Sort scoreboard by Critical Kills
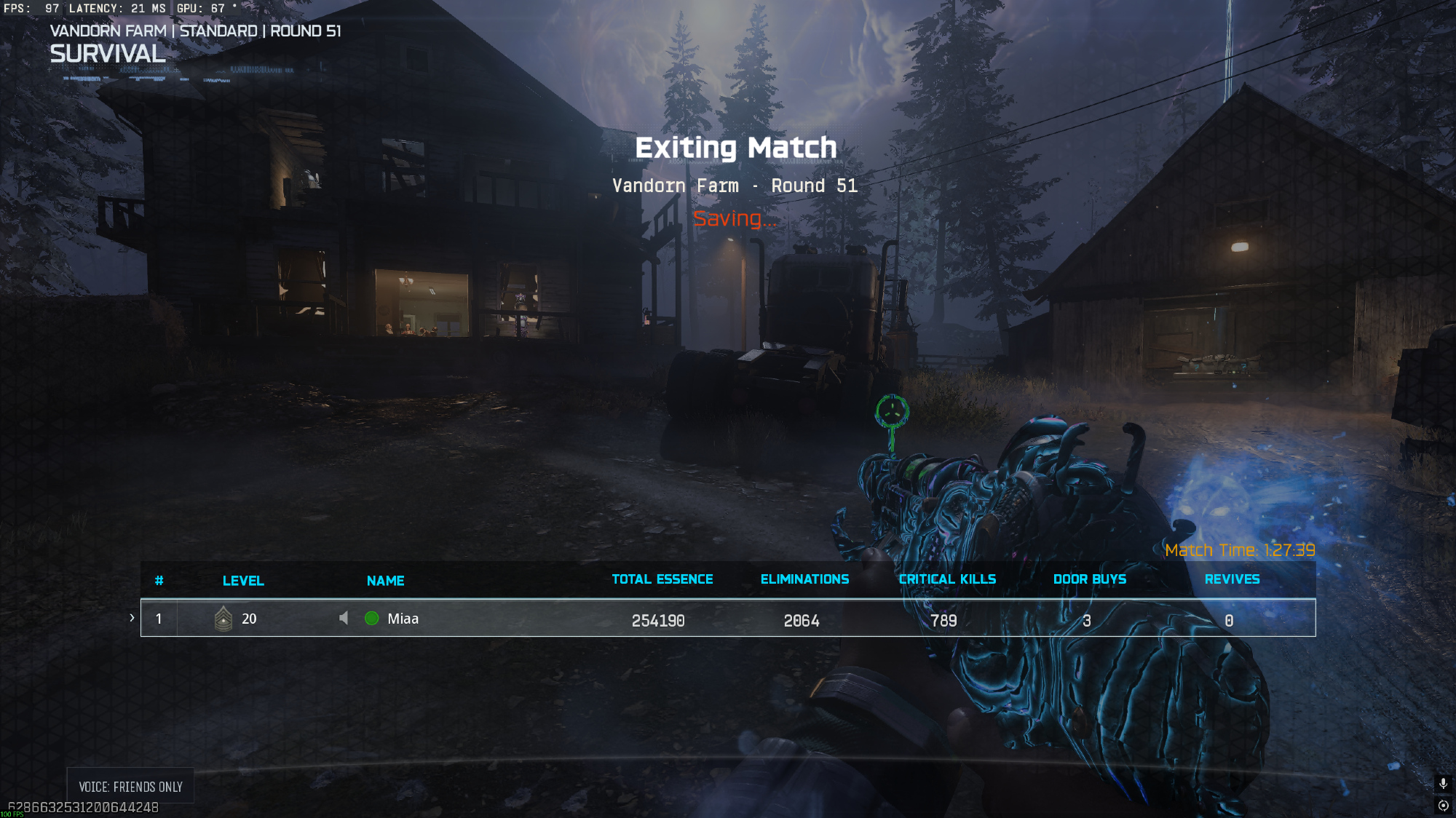The image size is (1456, 818). [947, 579]
